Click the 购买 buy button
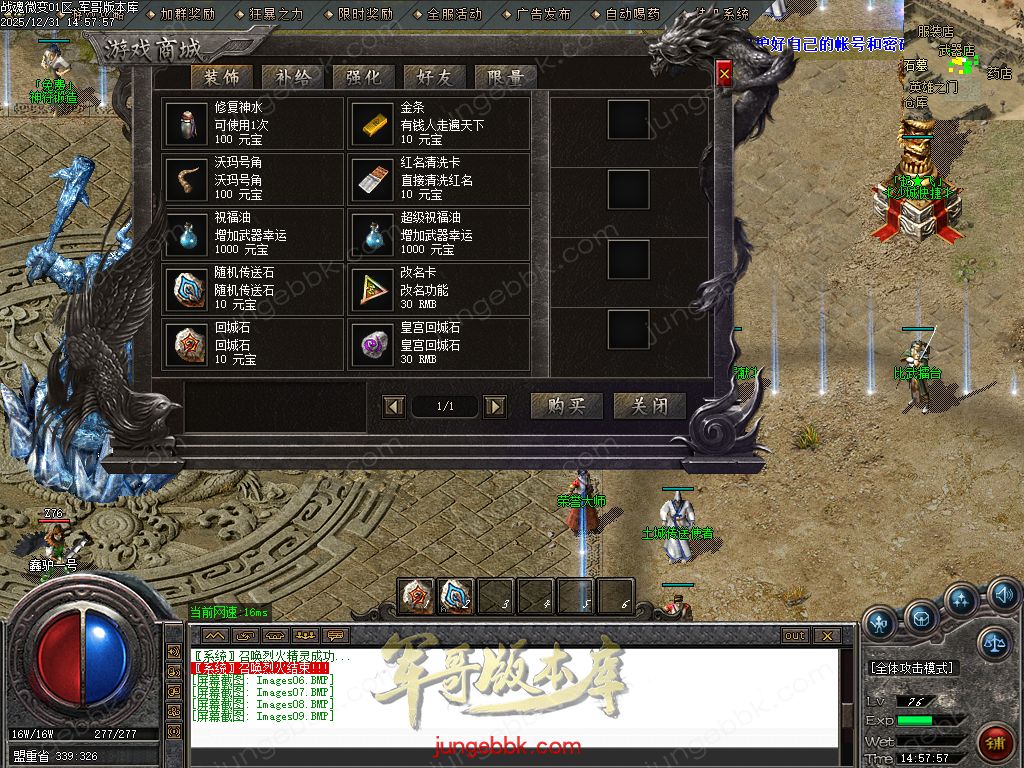This screenshot has height=768, width=1024. point(566,405)
